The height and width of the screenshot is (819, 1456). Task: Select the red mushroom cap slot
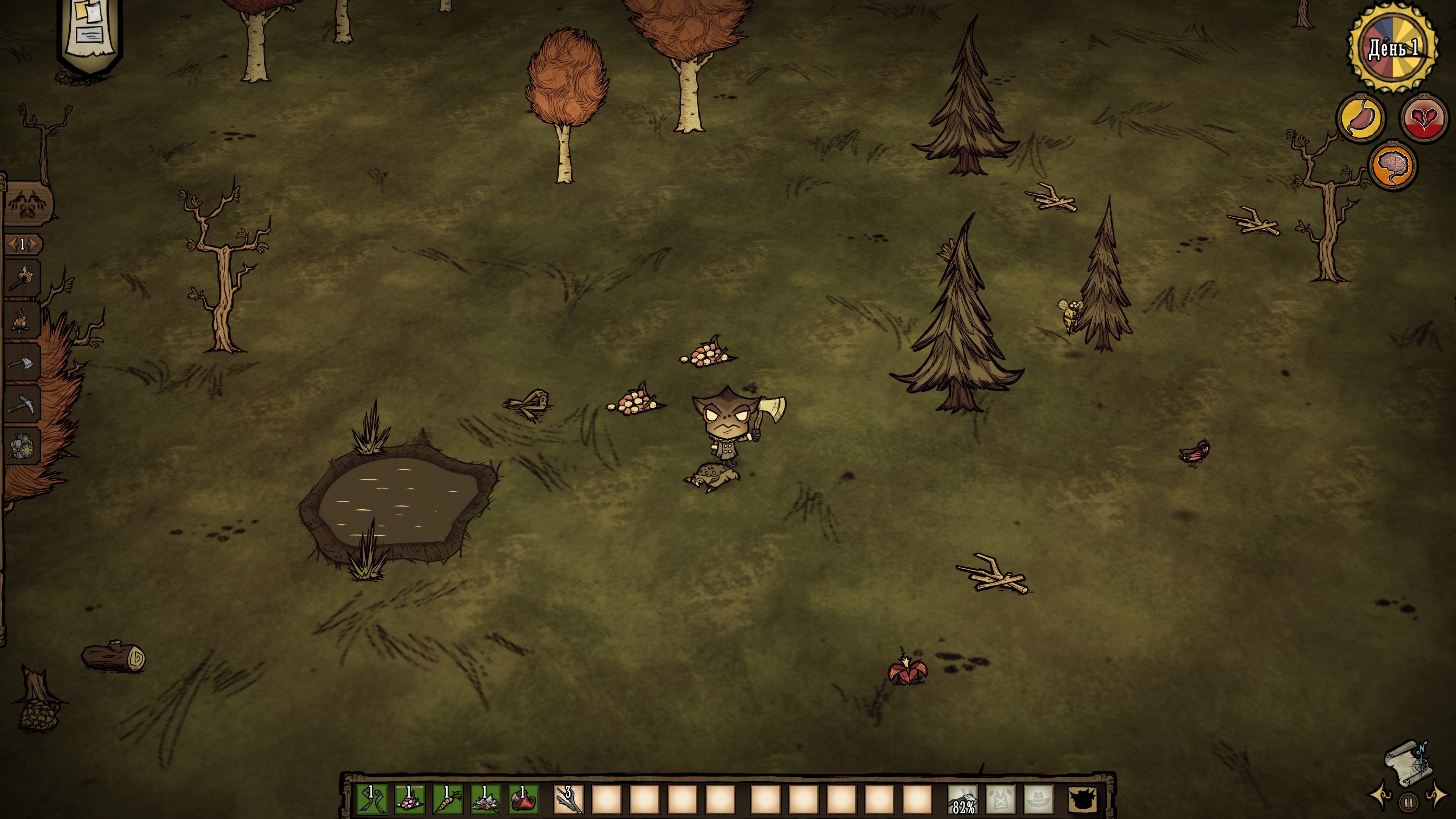click(523, 799)
